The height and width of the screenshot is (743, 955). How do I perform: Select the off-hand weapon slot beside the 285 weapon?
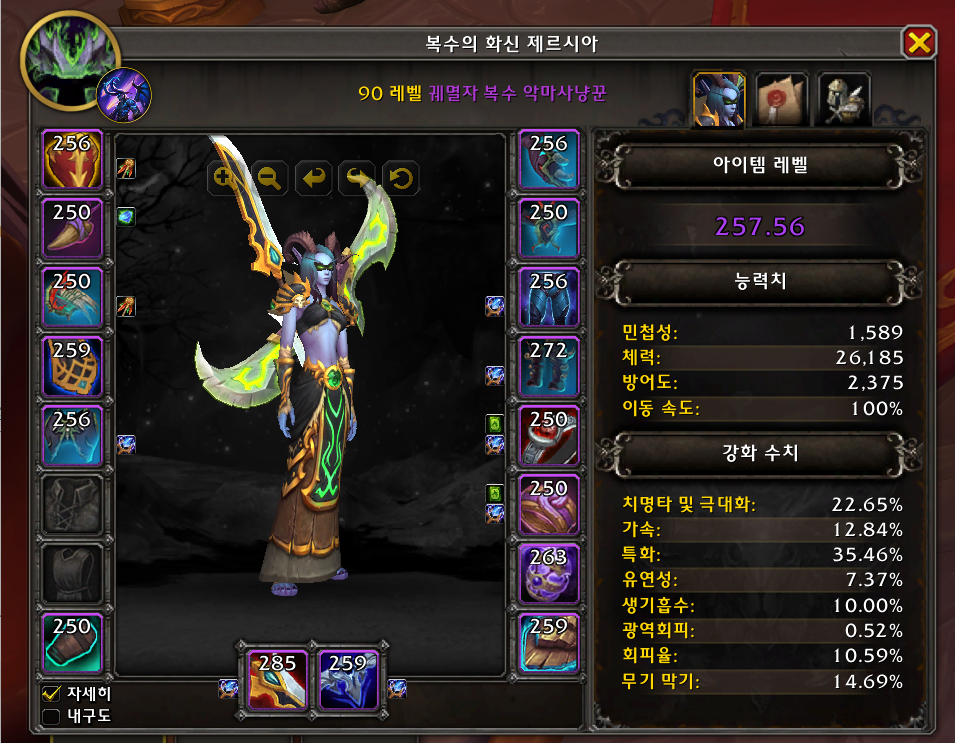tap(348, 680)
